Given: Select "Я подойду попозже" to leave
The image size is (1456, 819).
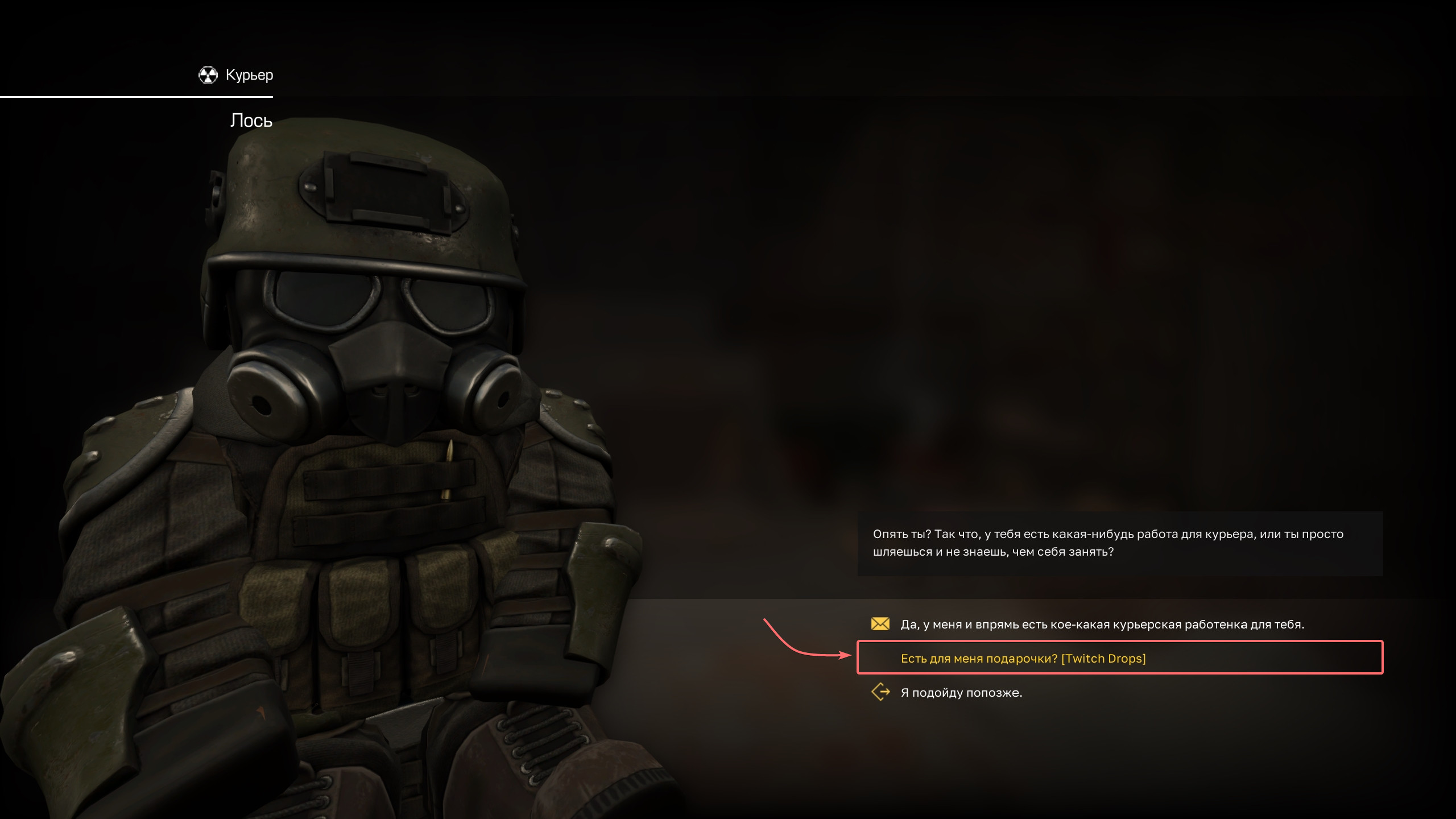Looking at the screenshot, I should (961, 693).
